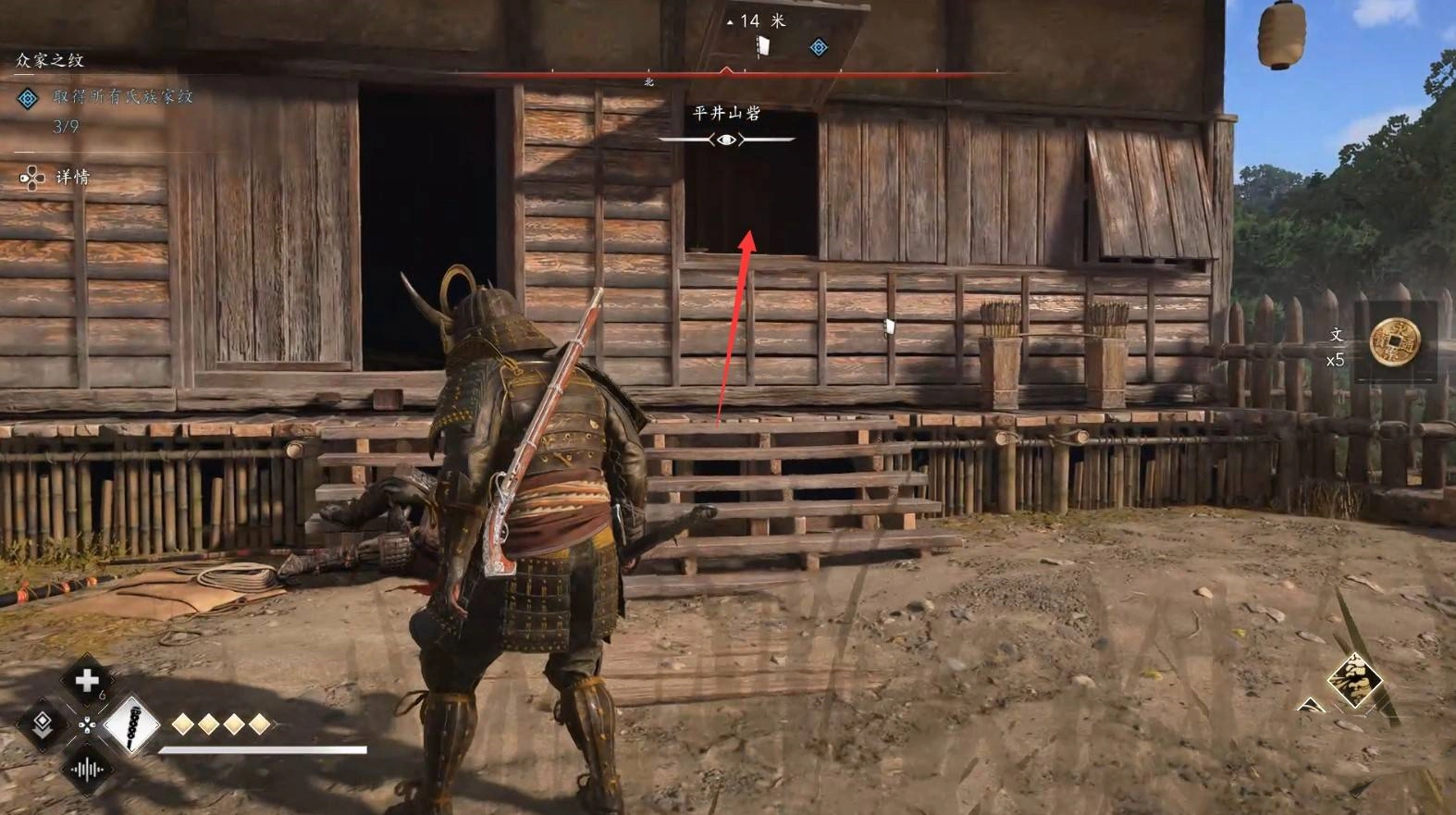The image size is (1456, 815).
Task: Select the healing ration plus icon
Action: pyautogui.click(x=86, y=681)
